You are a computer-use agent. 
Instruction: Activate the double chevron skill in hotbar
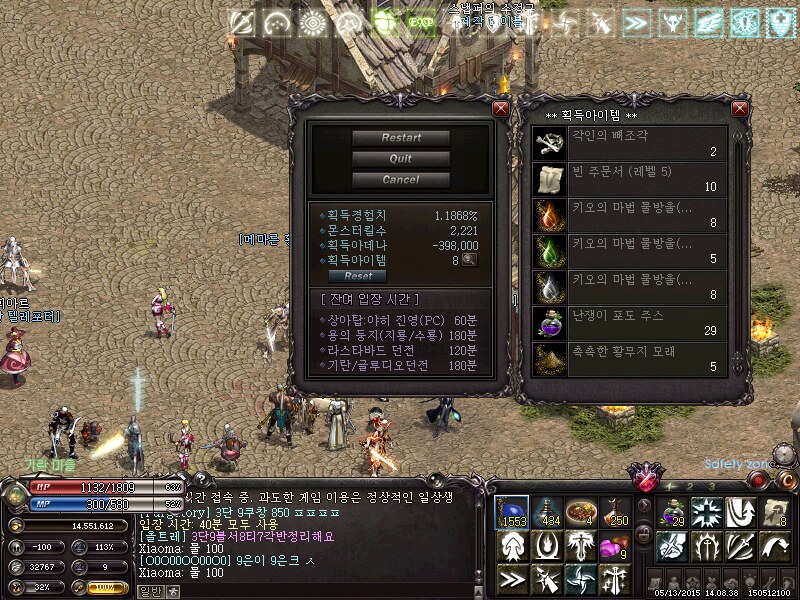(x=512, y=579)
